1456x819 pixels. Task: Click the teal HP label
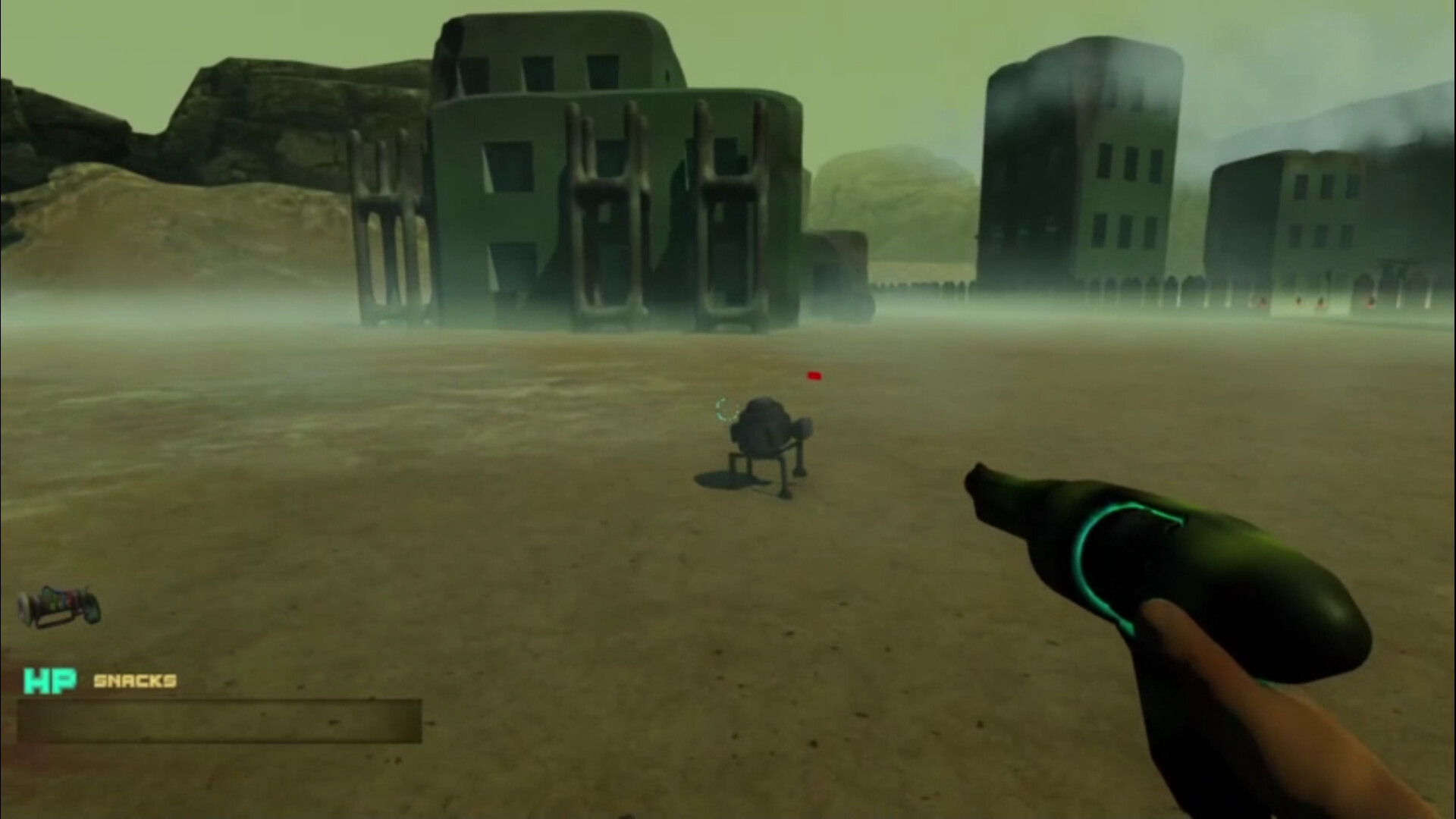[52, 682]
